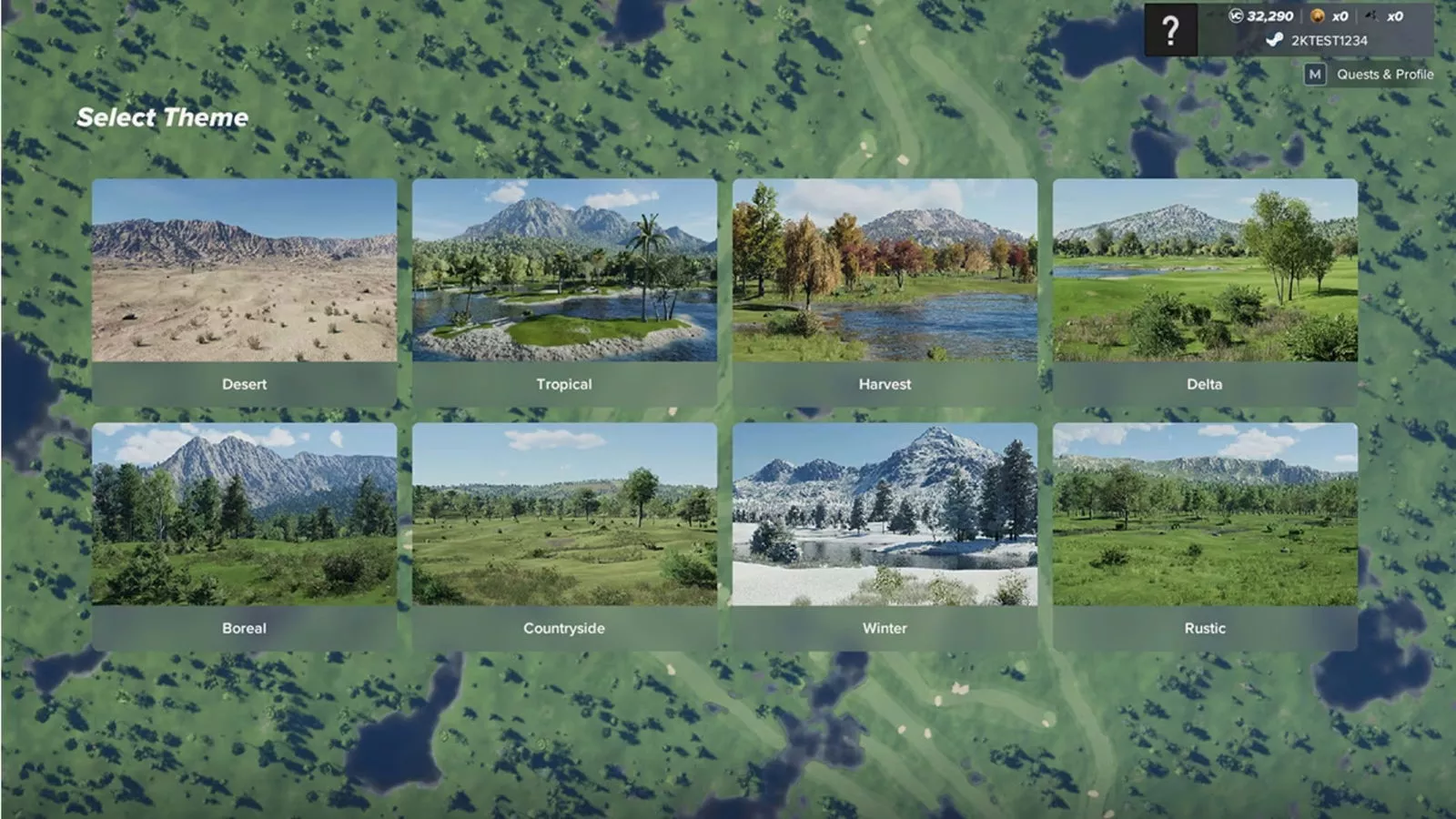Screen dimensions: 1456x819
Task: Click the 32,290 VC balance display
Action: 1270,16
